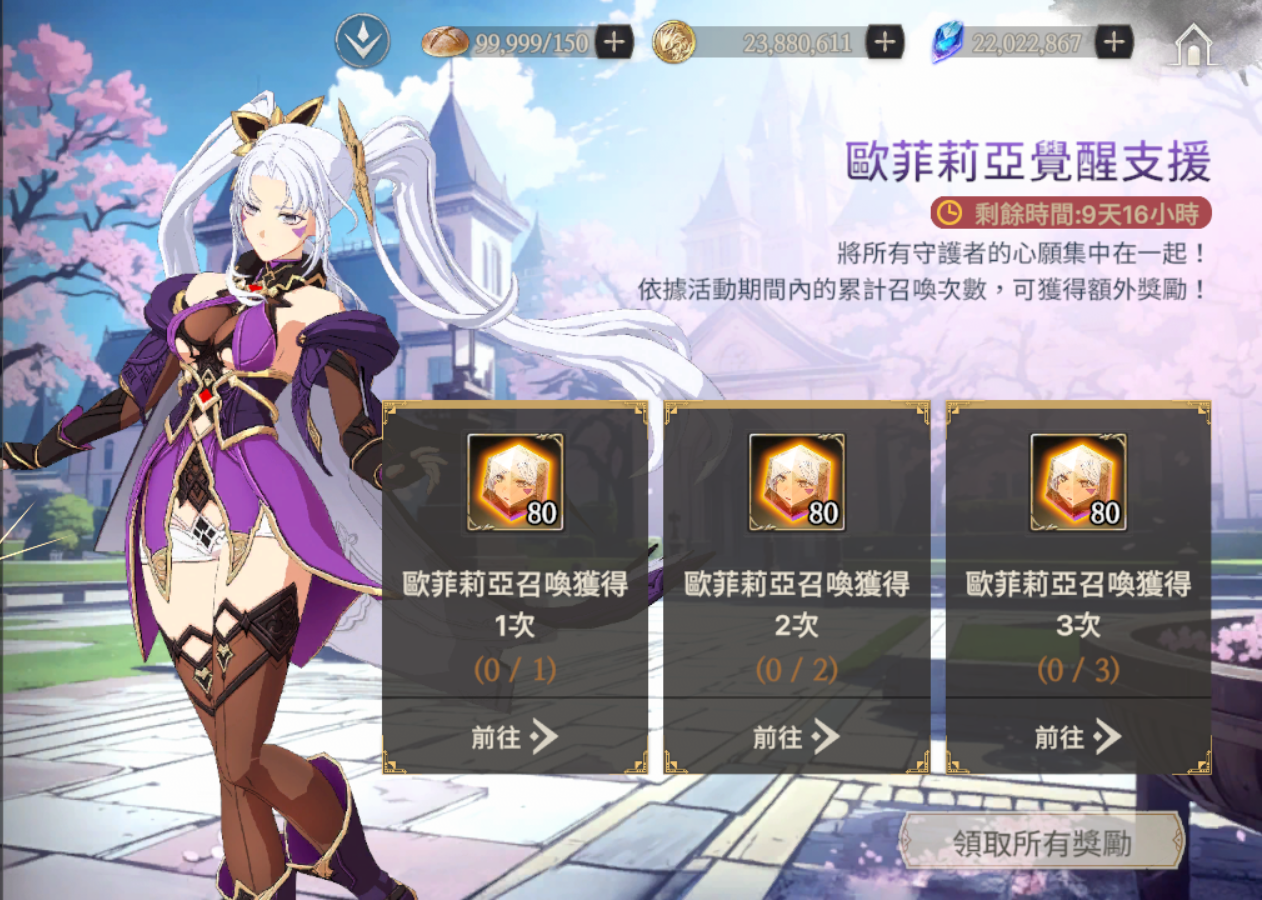This screenshot has width=1262, height=900.
Task: Inspect the 2次 mission reward icon
Action: (797, 482)
